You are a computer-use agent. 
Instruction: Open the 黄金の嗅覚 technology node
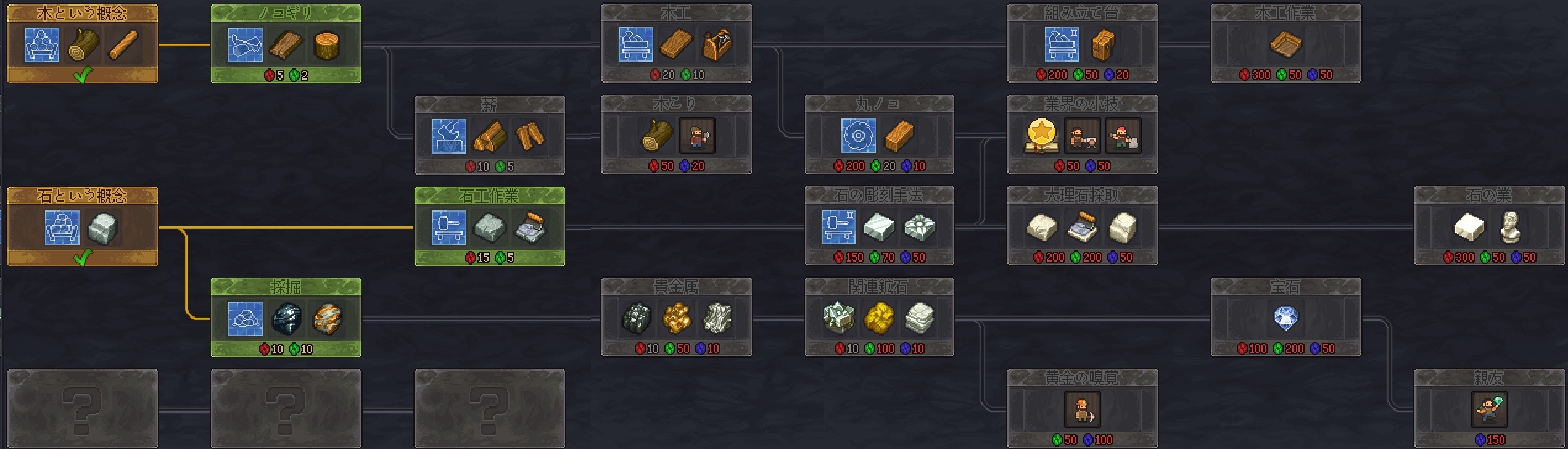1082,410
